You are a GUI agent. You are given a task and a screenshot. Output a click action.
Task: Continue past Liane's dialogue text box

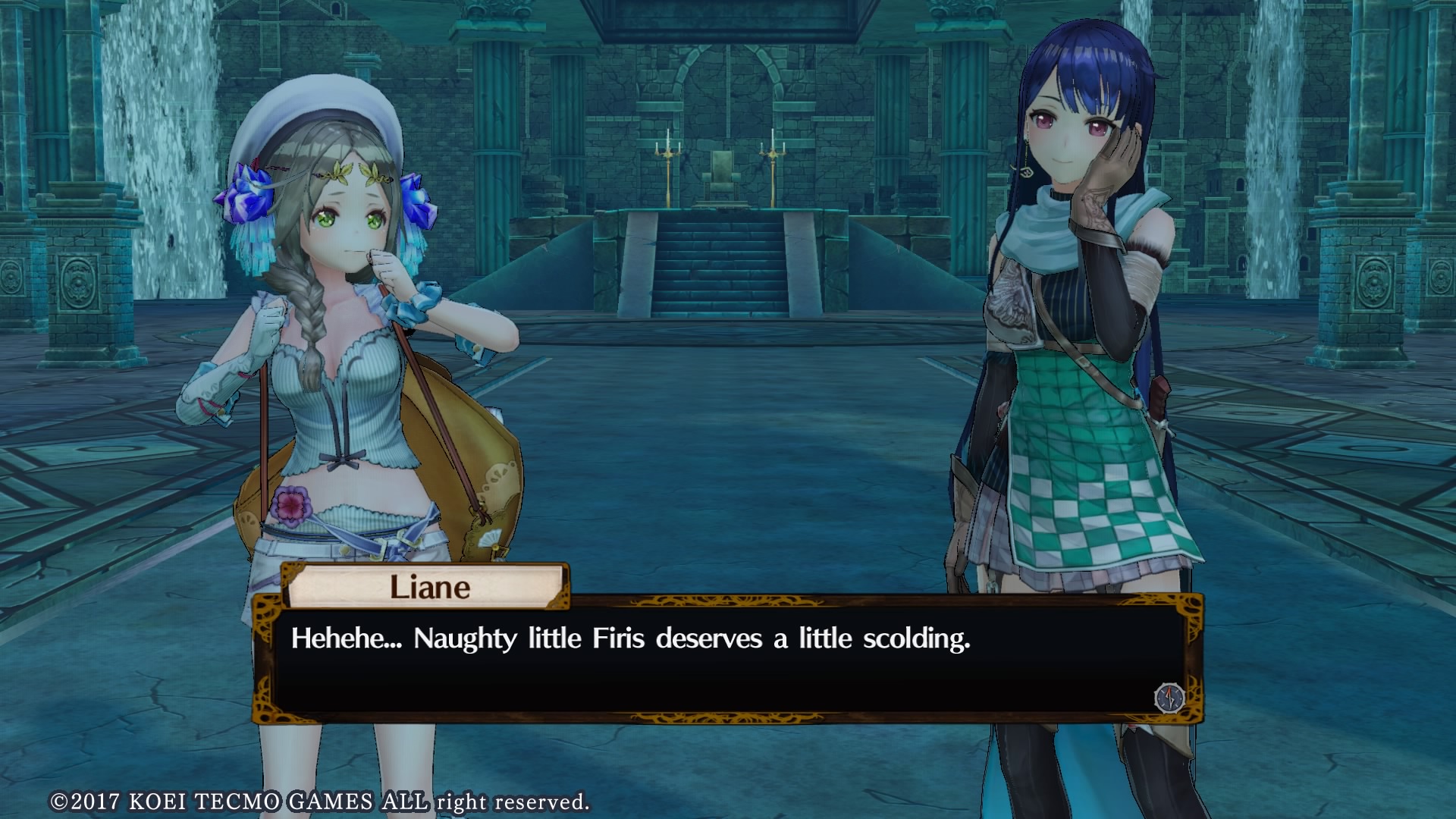tap(726, 658)
